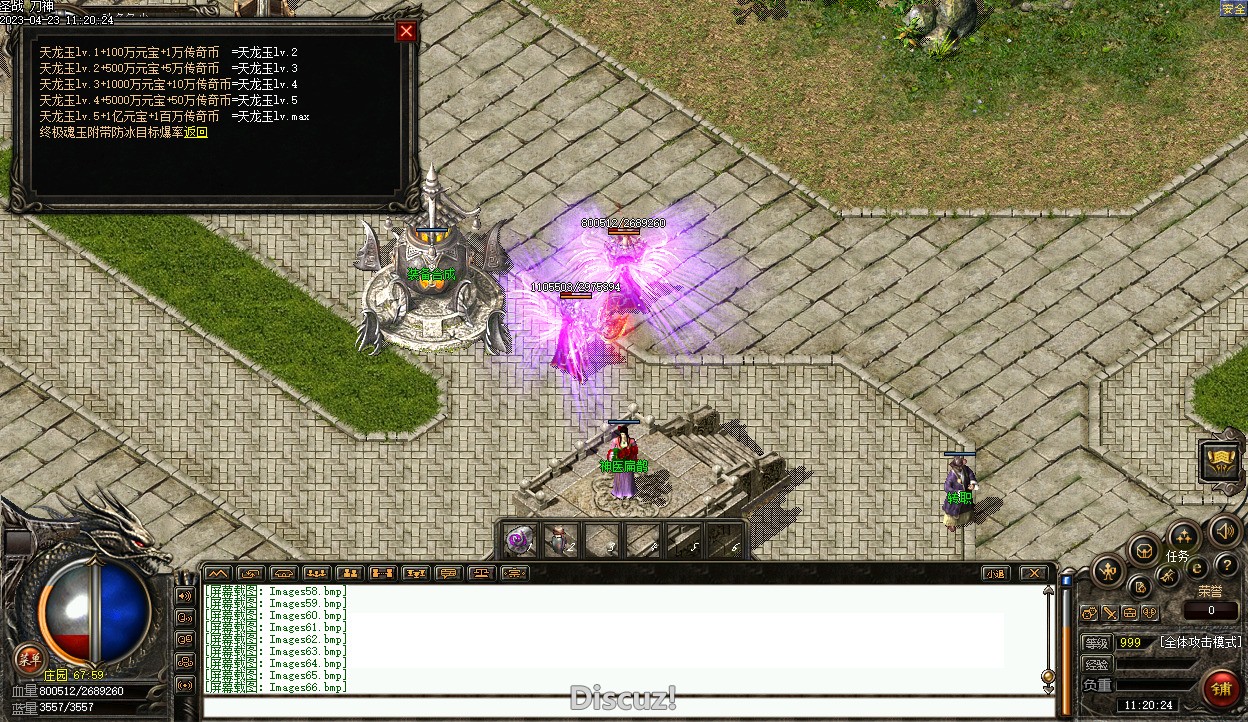
Task: Select the mountain-shaped chat channel tab
Action: pyautogui.click(x=217, y=573)
